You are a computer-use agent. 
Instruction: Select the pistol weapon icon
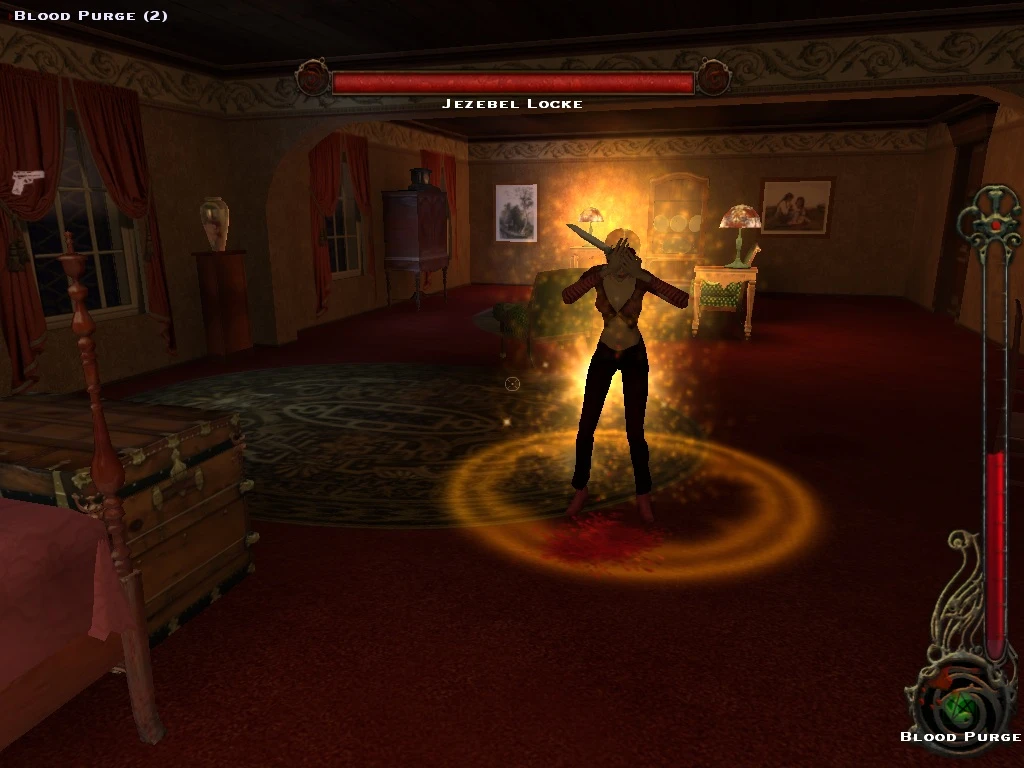[x=28, y=181]
